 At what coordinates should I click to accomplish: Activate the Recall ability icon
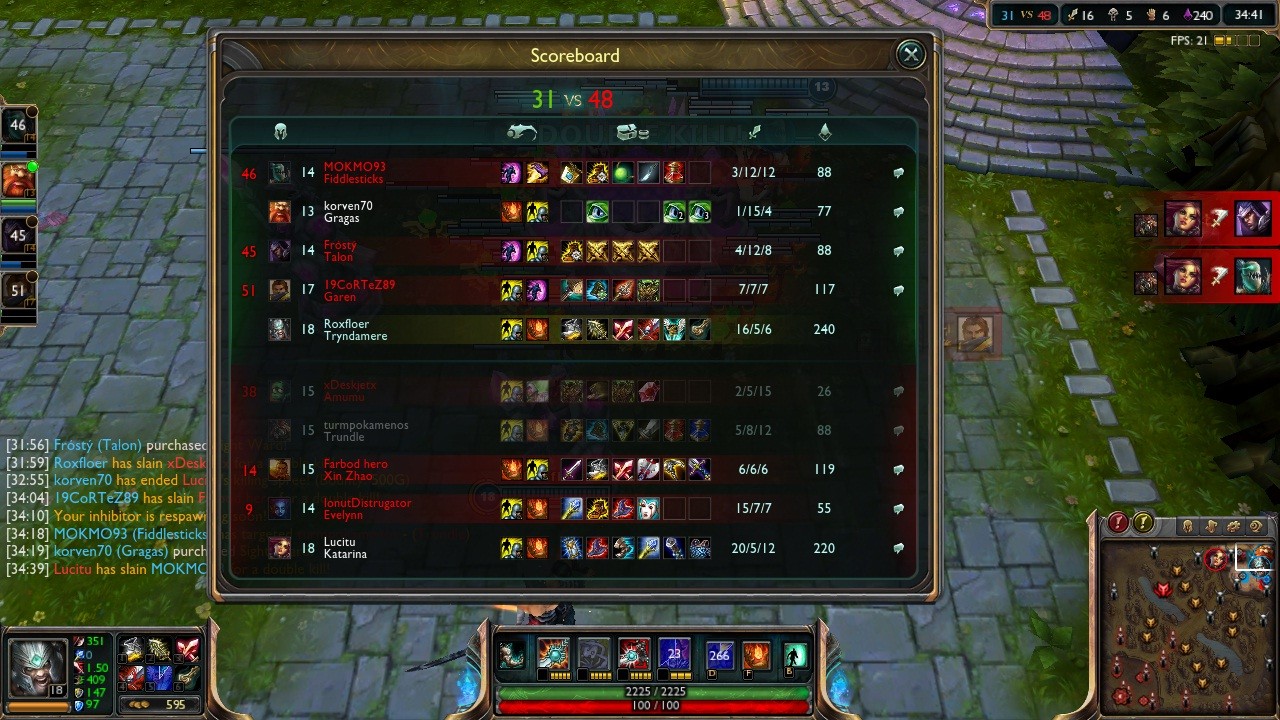click(795, 655)
